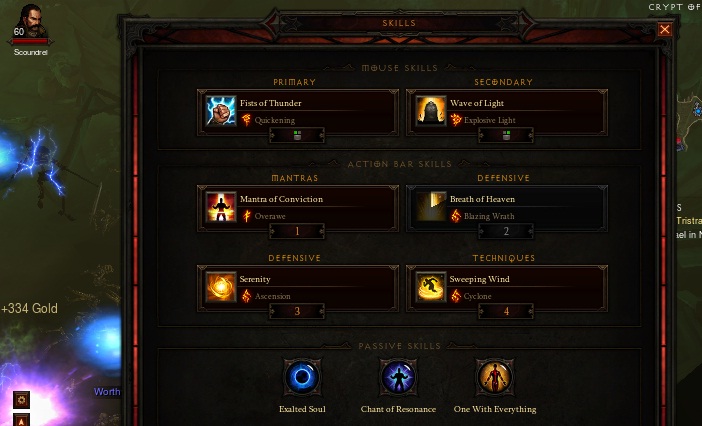Open the Mantra of Conviction skill slot

pyautogui.click(x=298, y=207)
